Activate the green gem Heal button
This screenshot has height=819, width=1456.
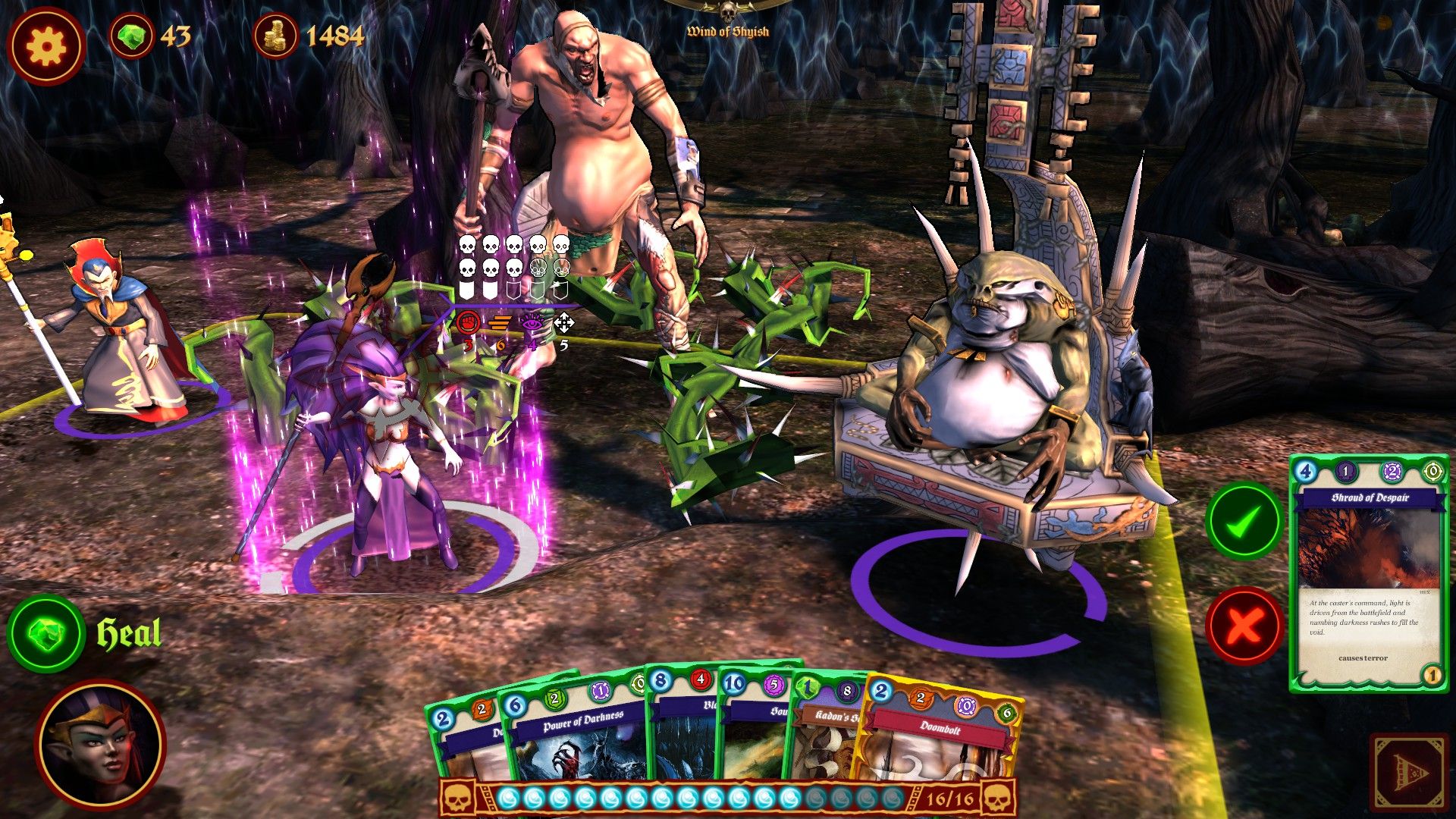(46, 634)
